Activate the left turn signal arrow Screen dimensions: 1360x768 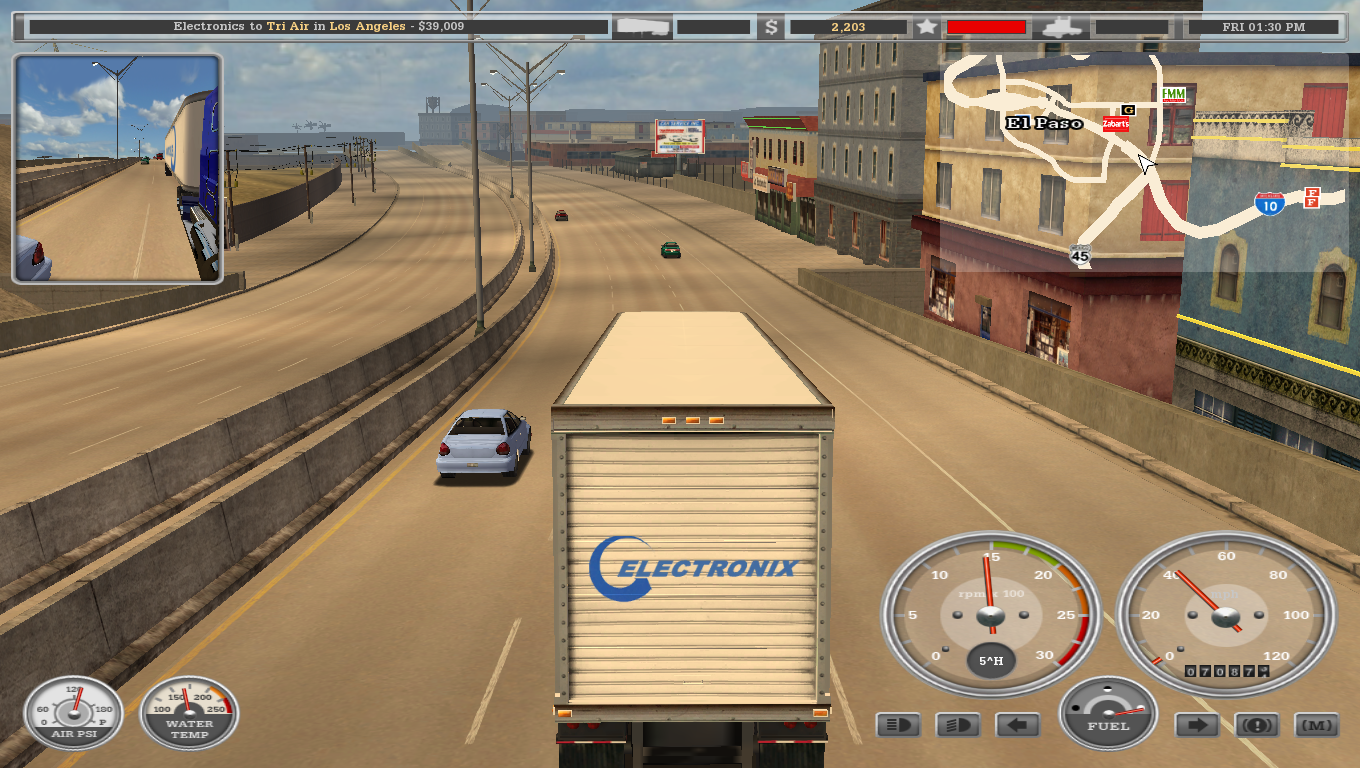1018,725
